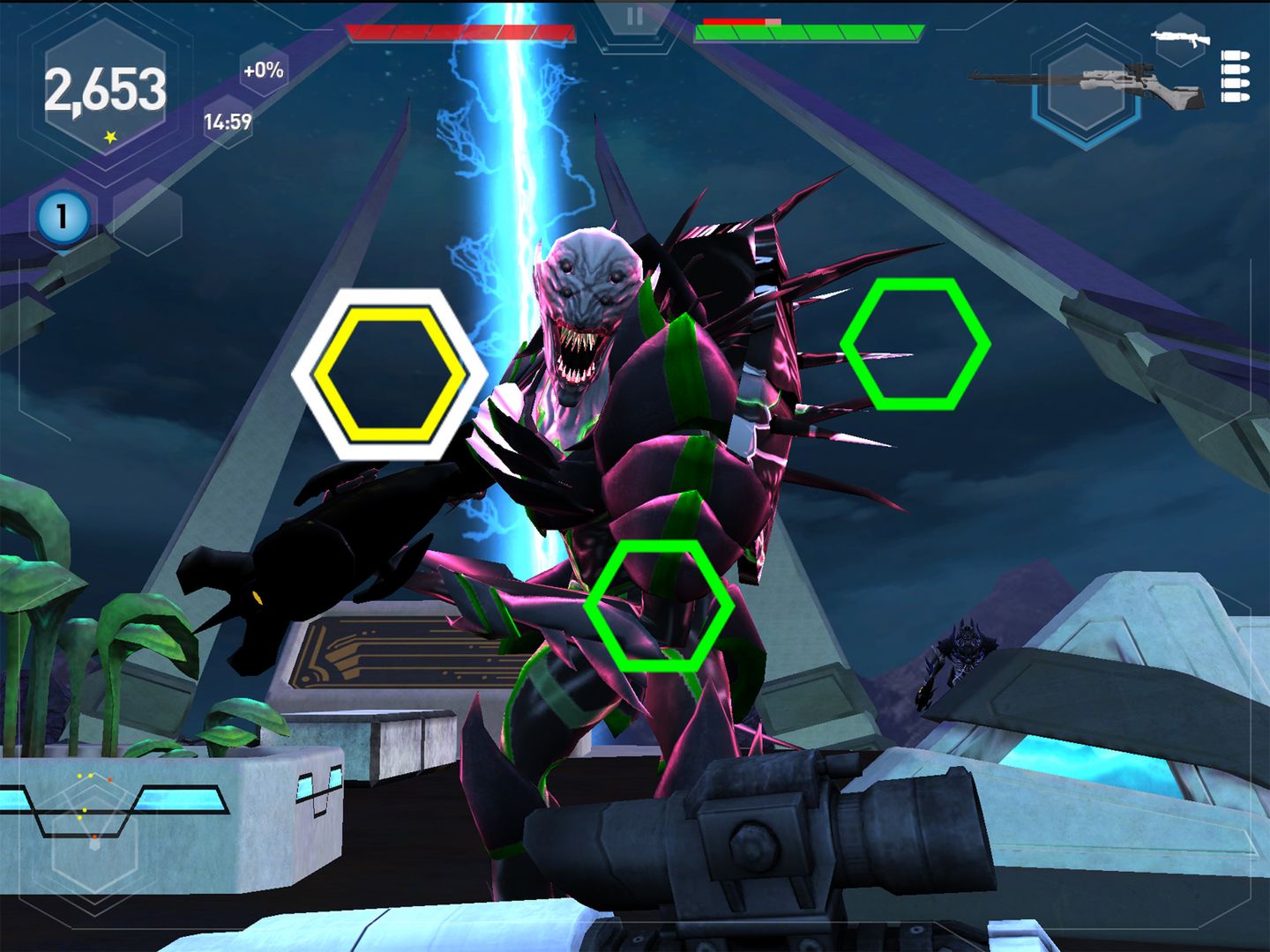Tap the yellow hexagon target marker
This screenshot has width=1270, height=952.
[390, 375]
